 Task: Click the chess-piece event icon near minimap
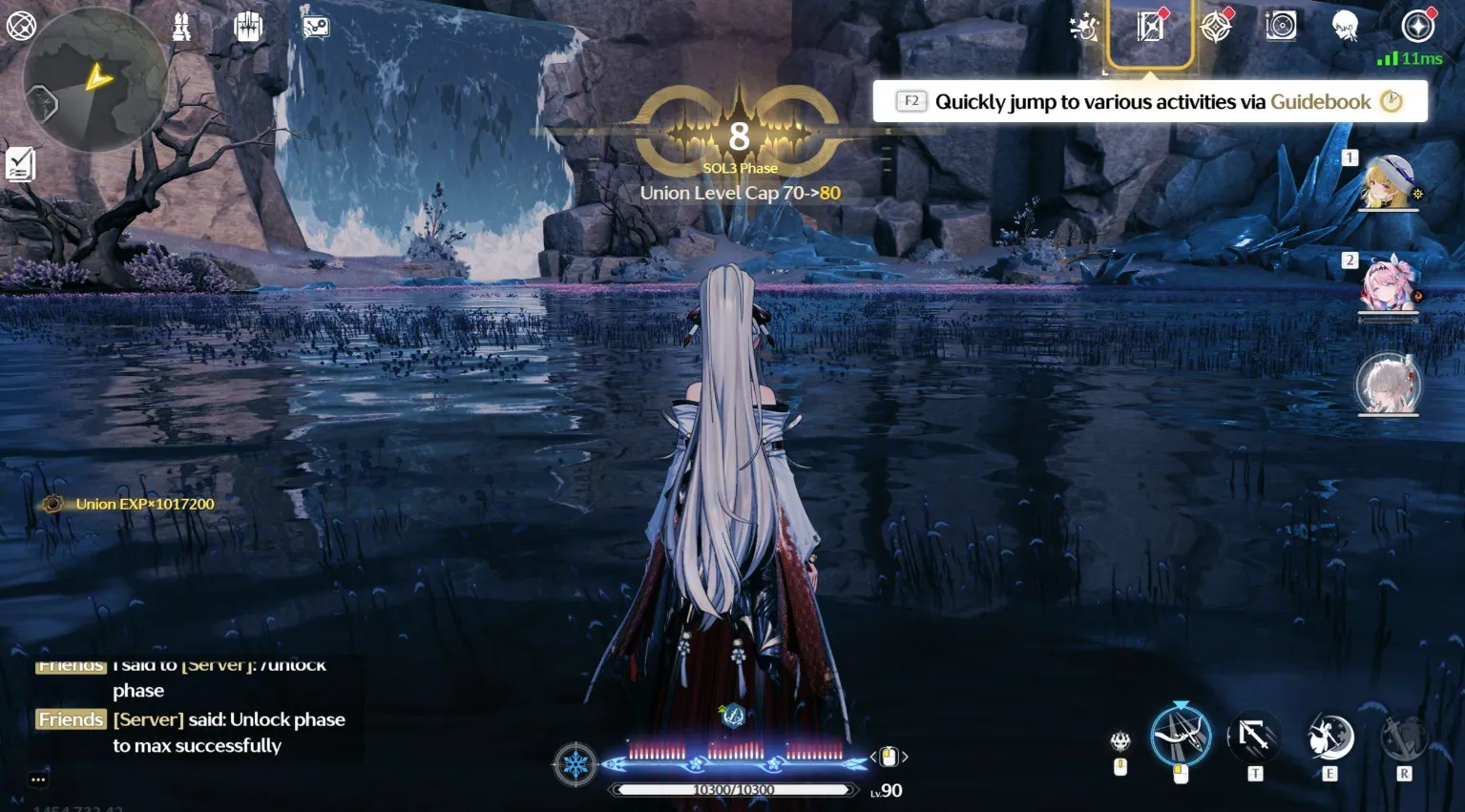(181, 26)
